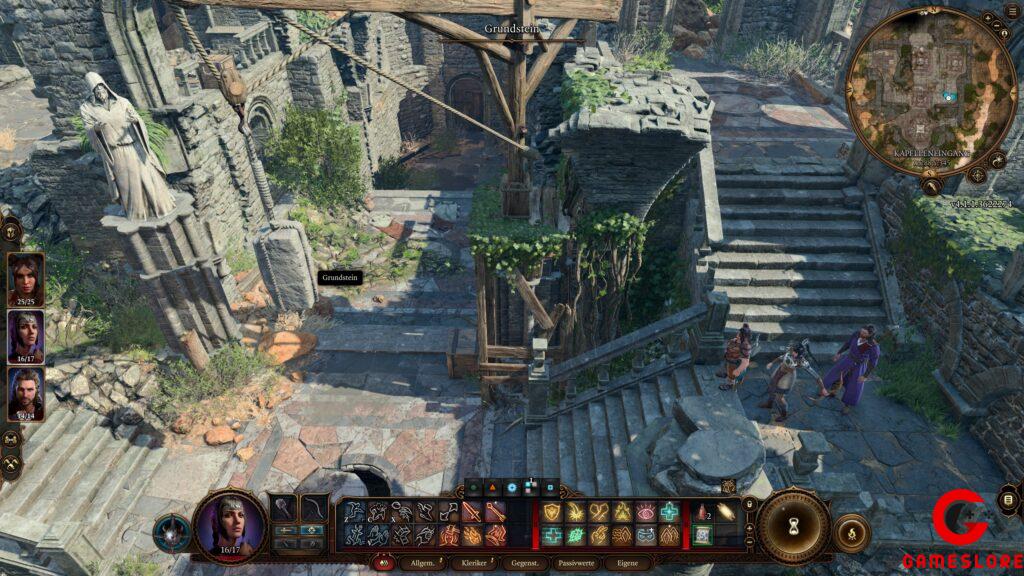Click the hourglass end turn button

pos(794,526)
